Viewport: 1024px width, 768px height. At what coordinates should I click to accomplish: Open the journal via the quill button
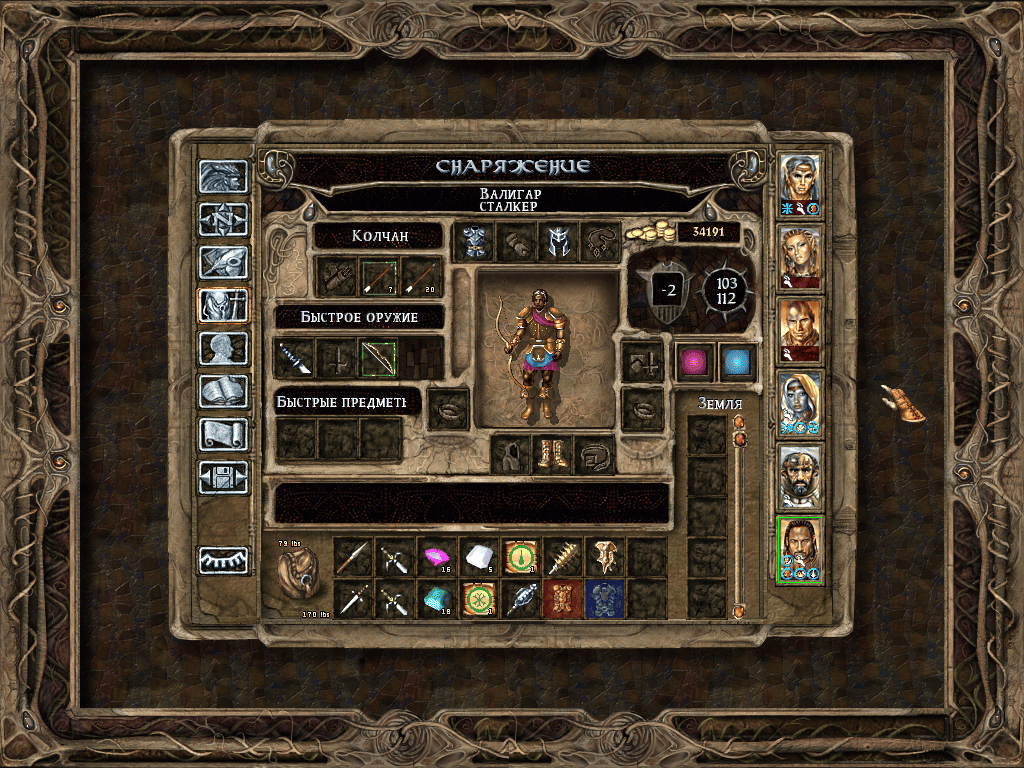(222, 262)
